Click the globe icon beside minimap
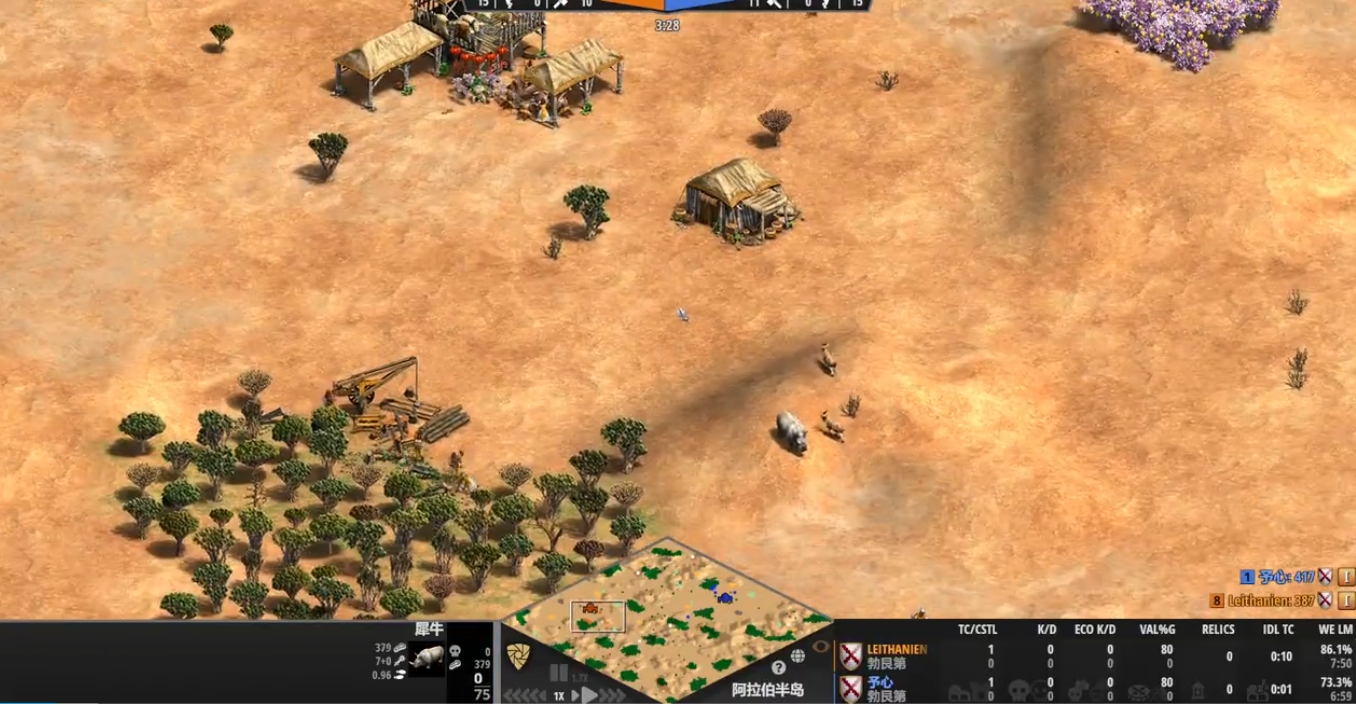 point(798,656)
